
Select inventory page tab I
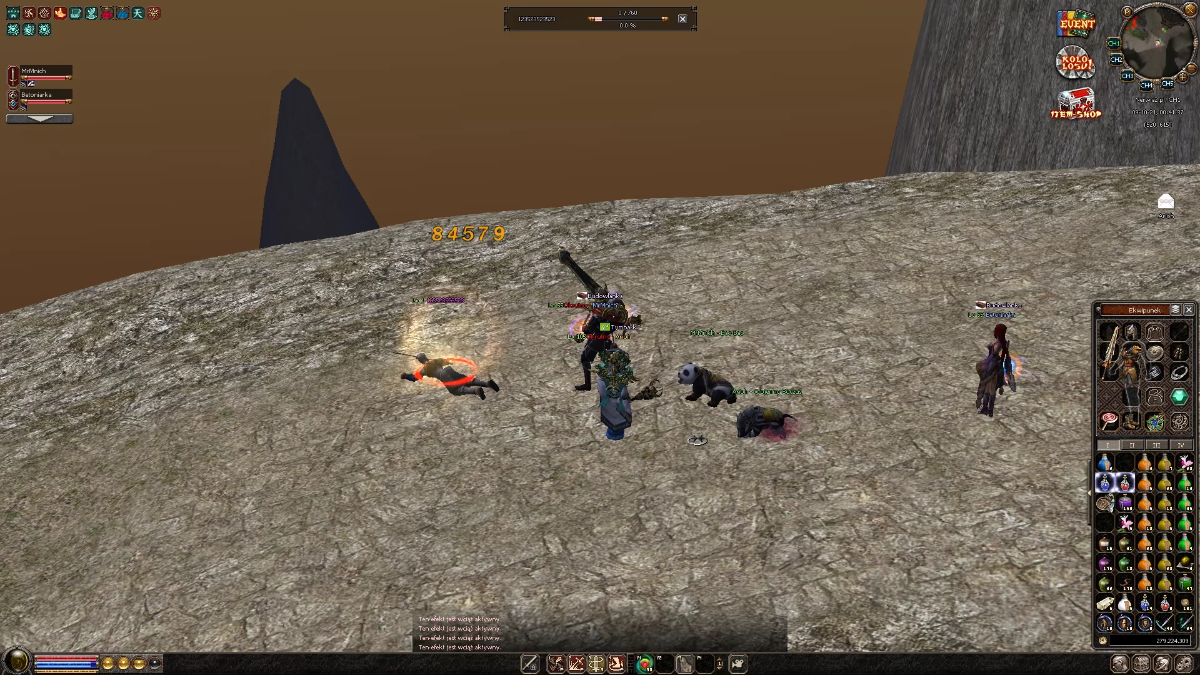pyautogui.click(x=1108, y=444)
